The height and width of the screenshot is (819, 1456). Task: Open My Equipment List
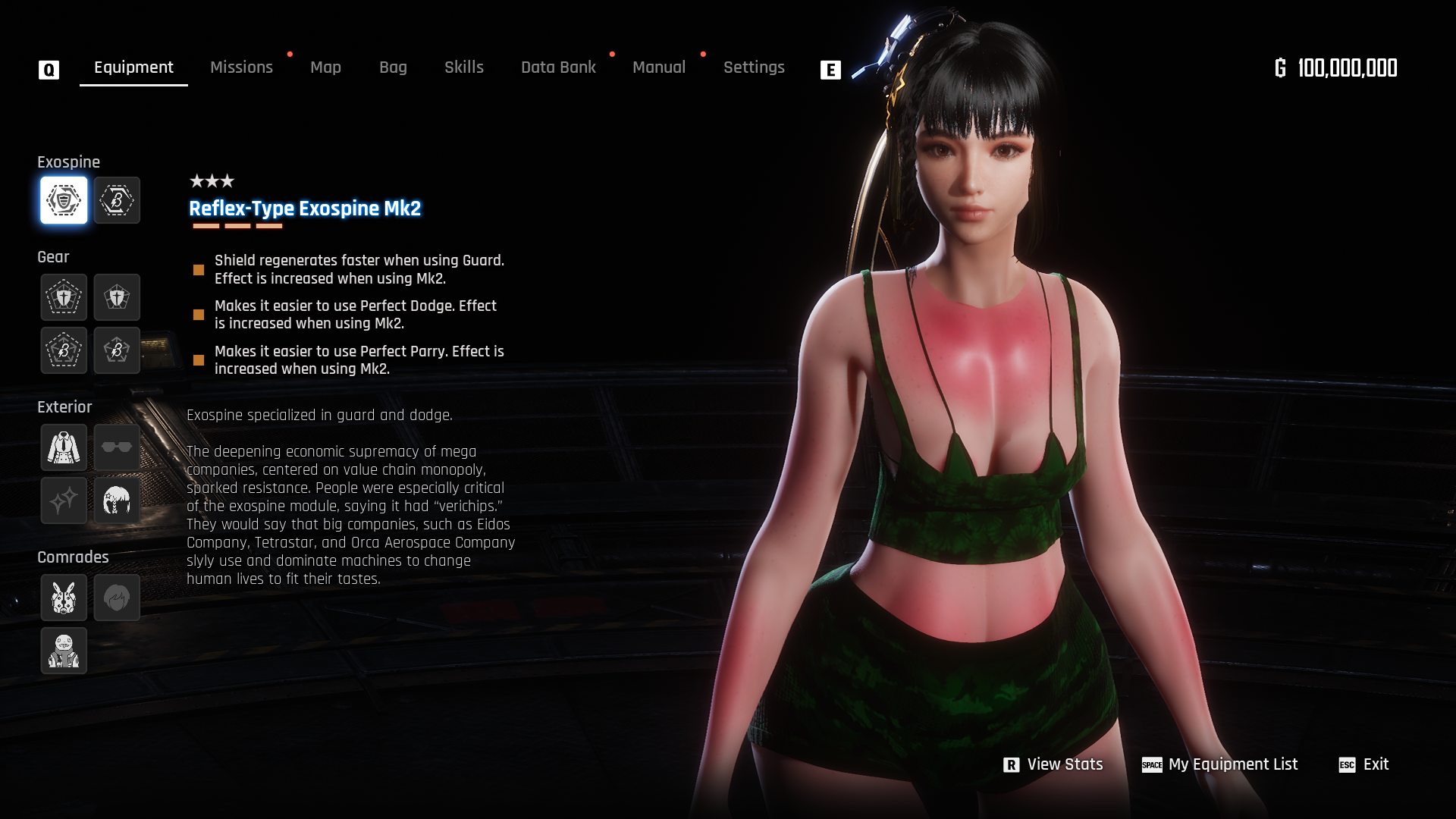pyautogui.click(x=1220, y=764)
